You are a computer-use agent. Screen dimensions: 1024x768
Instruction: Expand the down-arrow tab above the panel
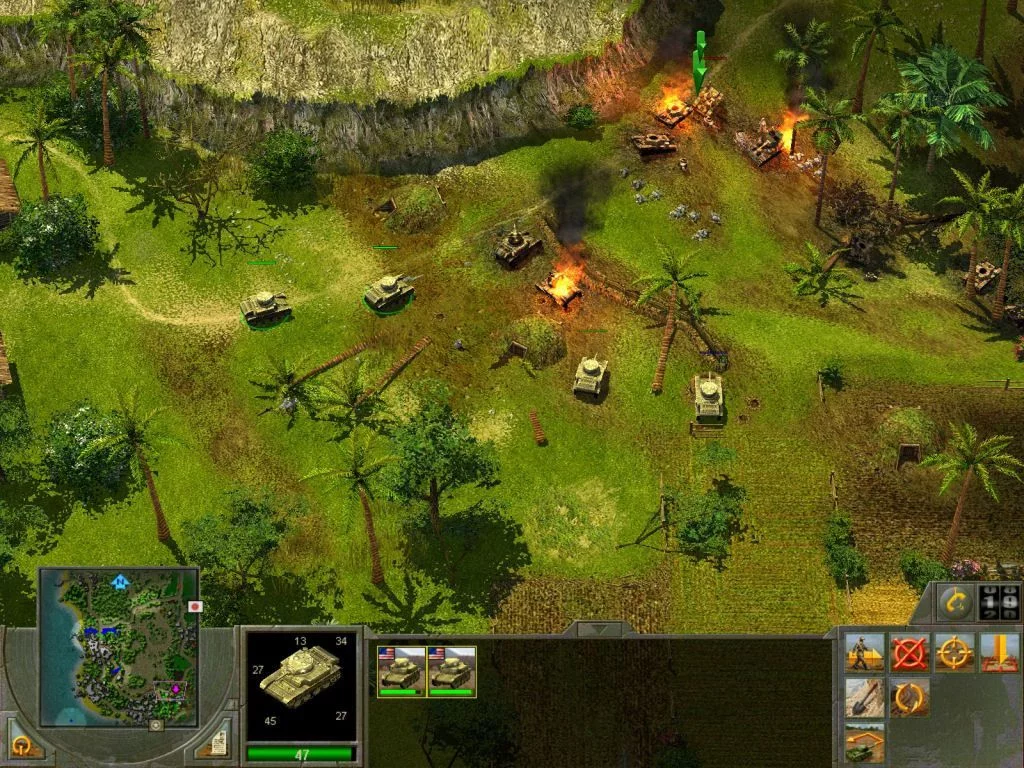599,629
